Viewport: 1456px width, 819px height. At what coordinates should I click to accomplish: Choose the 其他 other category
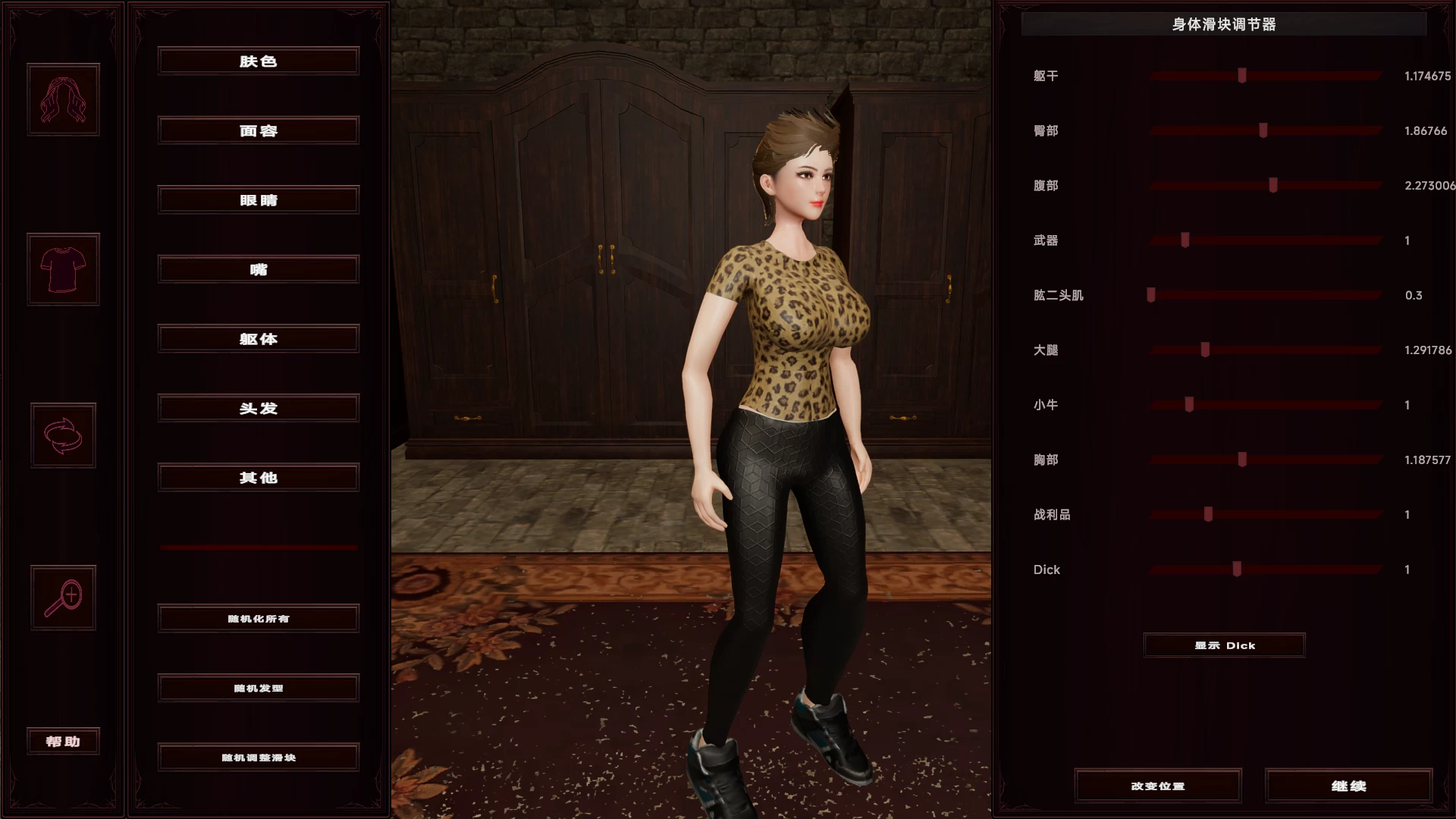click(x=258, y=478)
